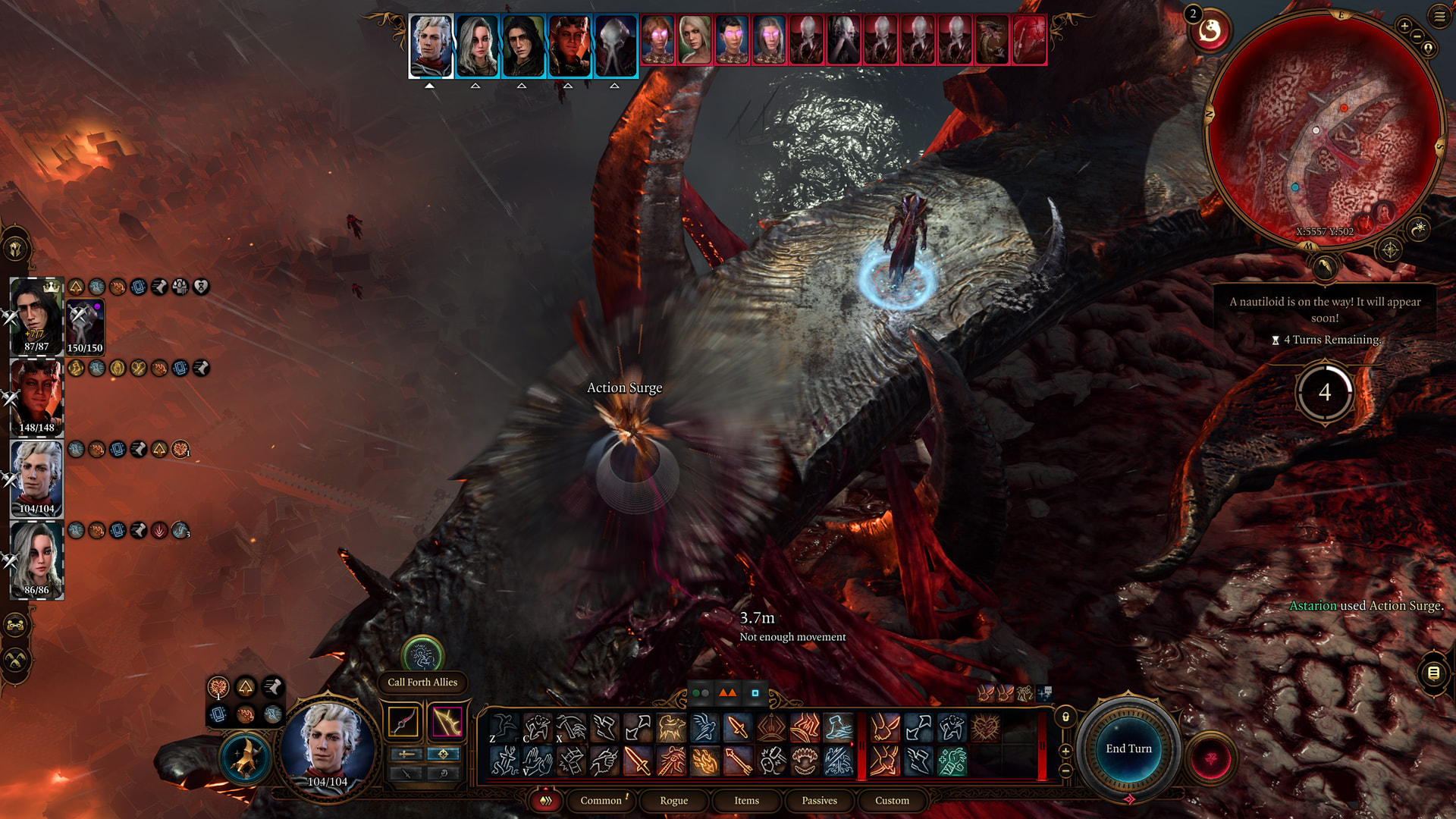Open the combat log button
The height and width of the screenshot is (819, 1456).
1433,673
